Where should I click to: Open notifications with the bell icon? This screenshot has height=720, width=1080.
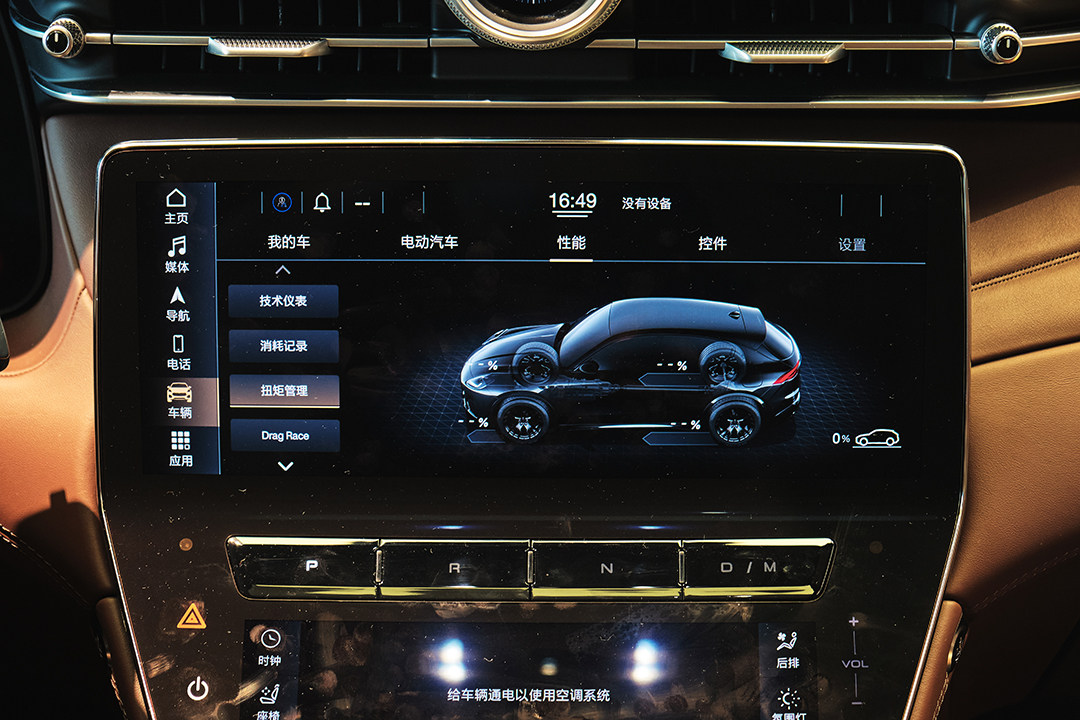(321, 203)
